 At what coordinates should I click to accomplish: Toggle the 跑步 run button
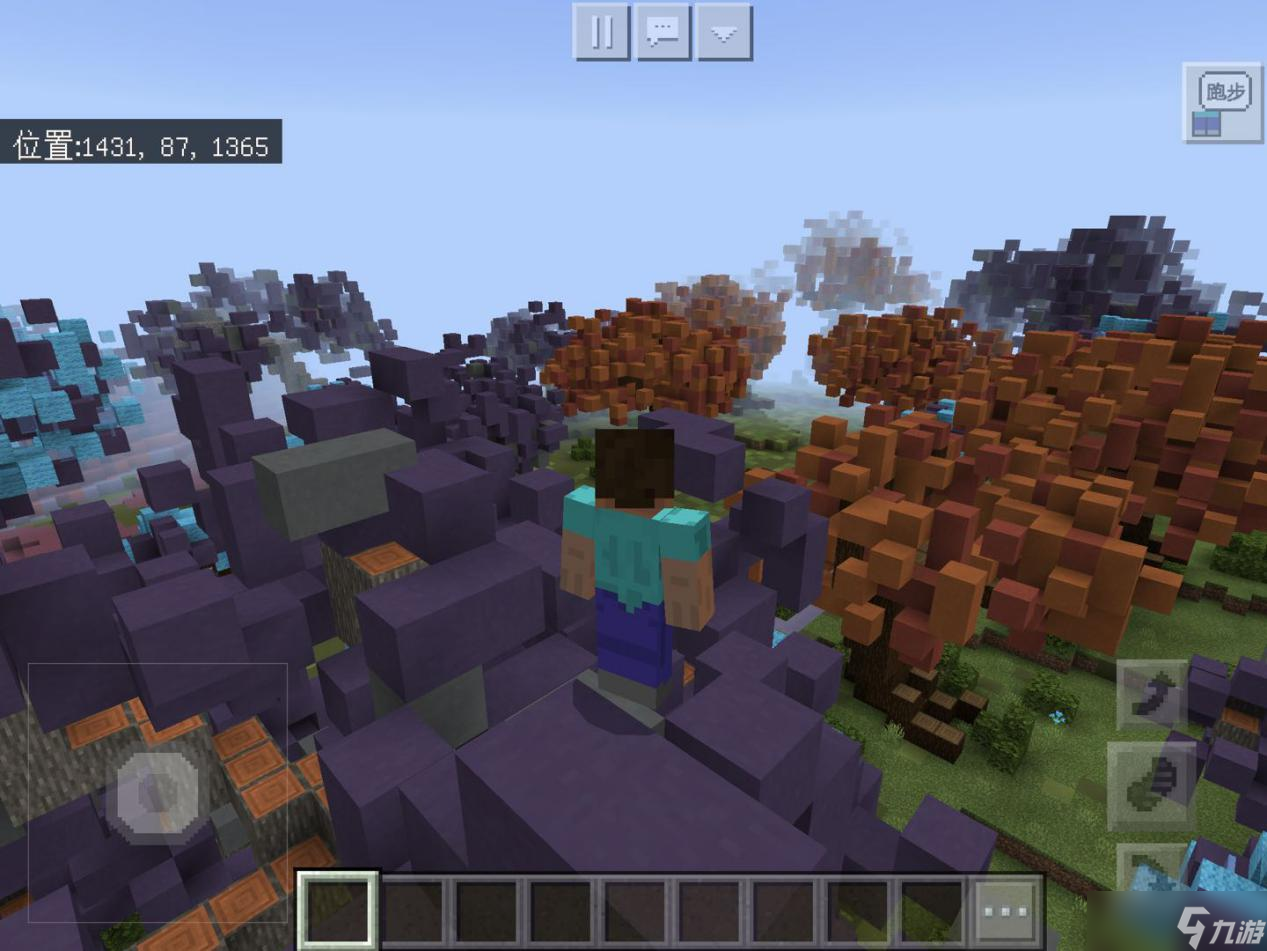(1222, 102)
